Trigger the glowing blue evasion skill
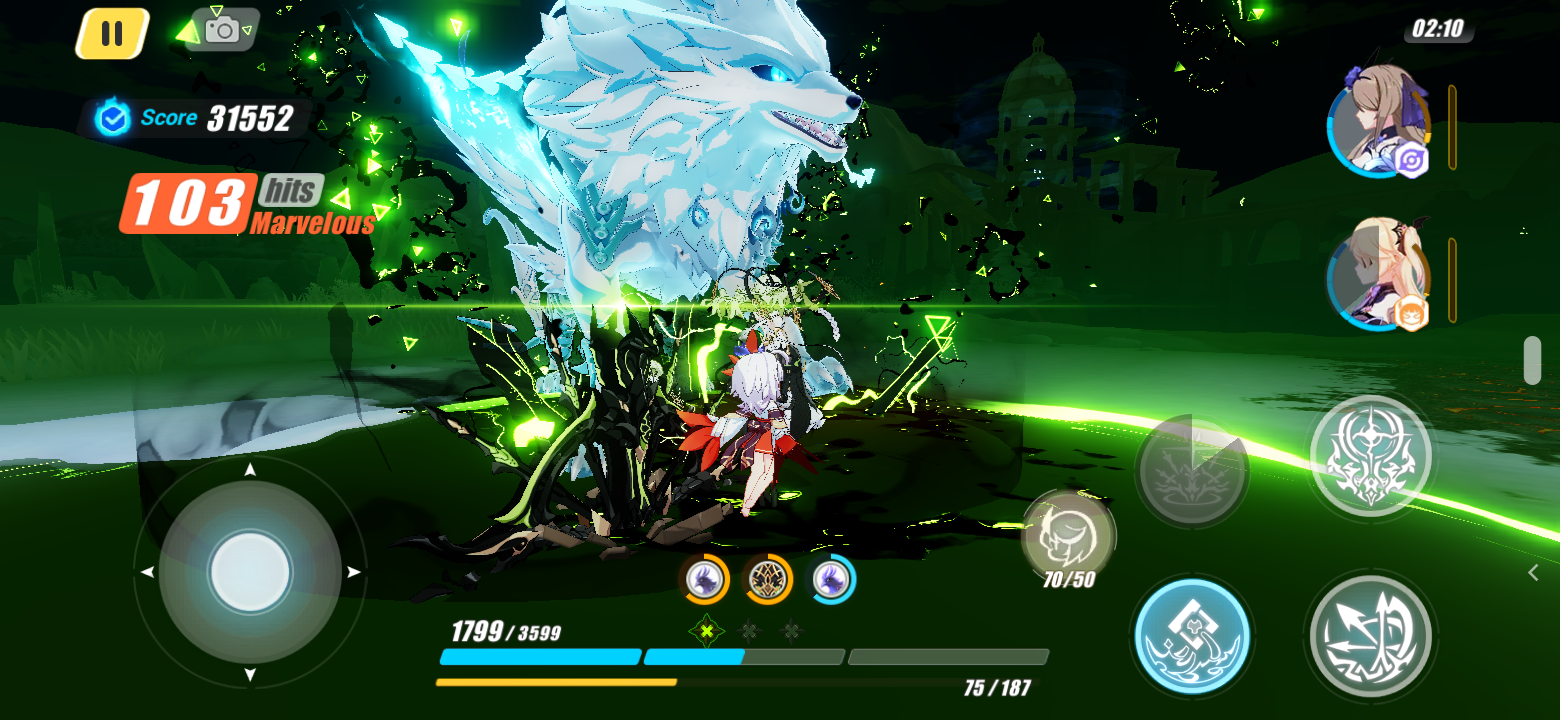Image resolution: width=1560 pixels, height=720 pixels. (1192, 635)
